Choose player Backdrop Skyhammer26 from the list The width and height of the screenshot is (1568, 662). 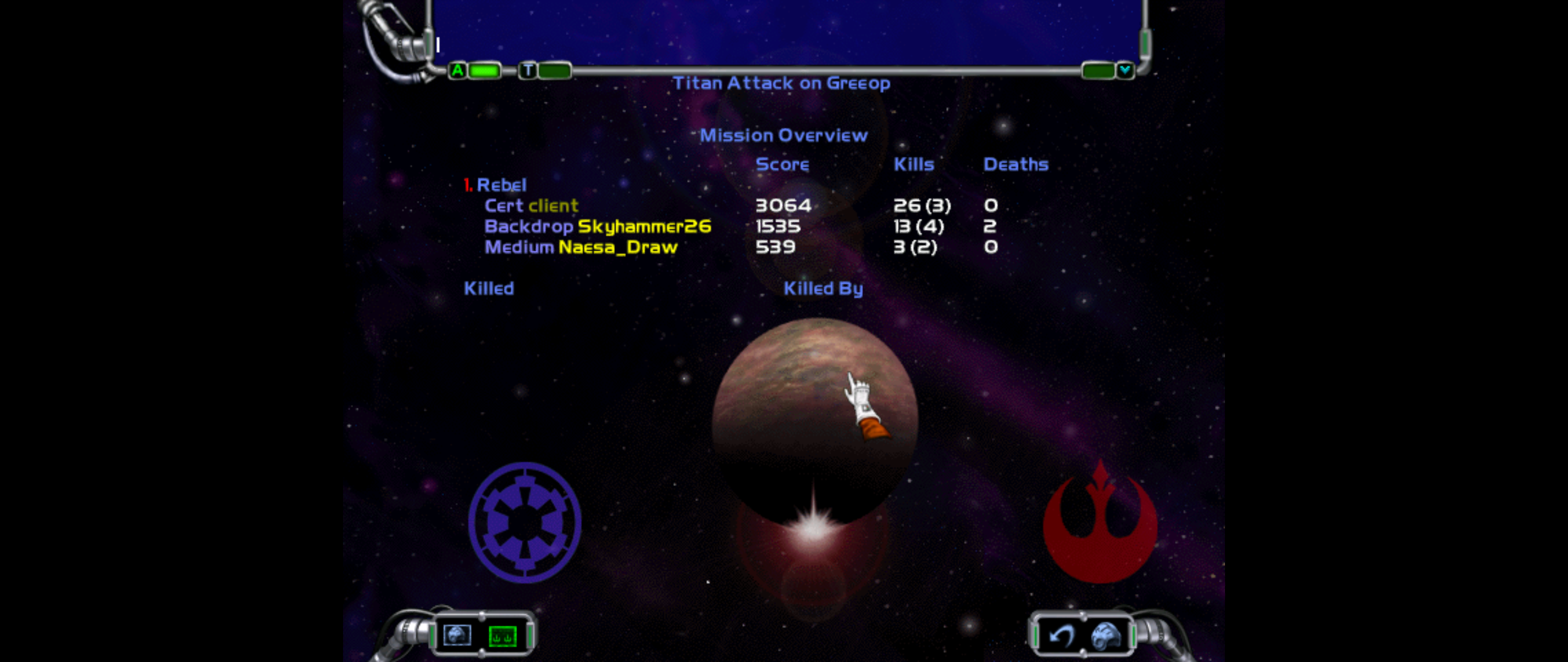pyautogui.click(x=597, y=227)
